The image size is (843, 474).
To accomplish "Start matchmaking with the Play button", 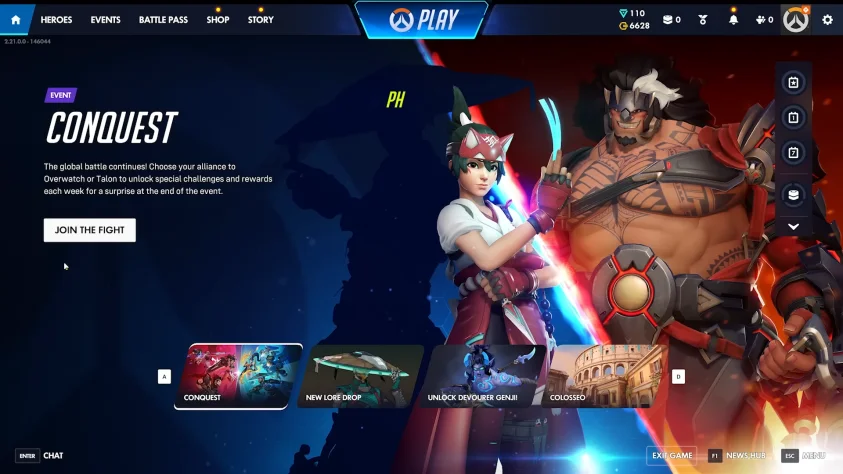I will tap(421, 19).
